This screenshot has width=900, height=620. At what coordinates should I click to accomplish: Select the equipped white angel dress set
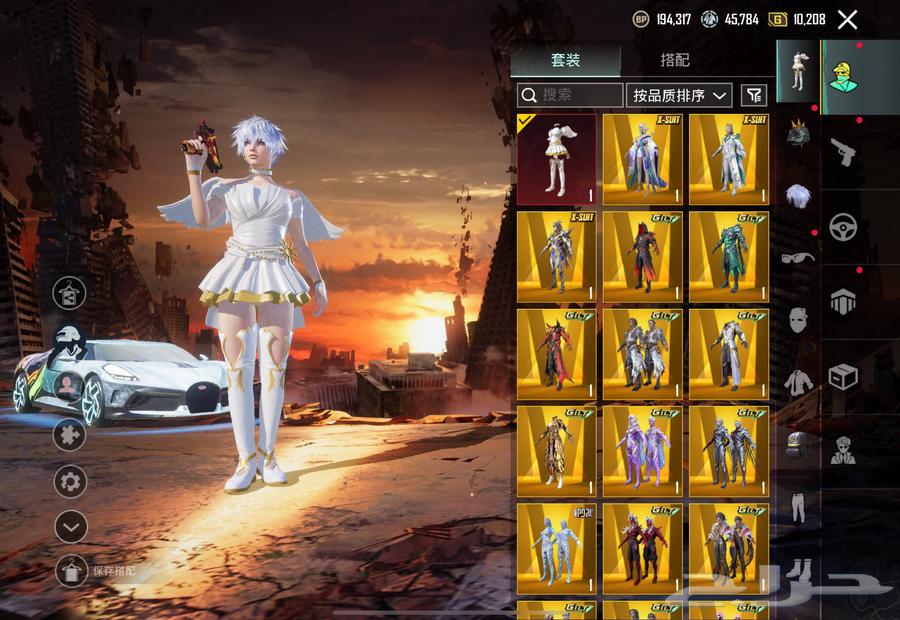coord(556,159)
